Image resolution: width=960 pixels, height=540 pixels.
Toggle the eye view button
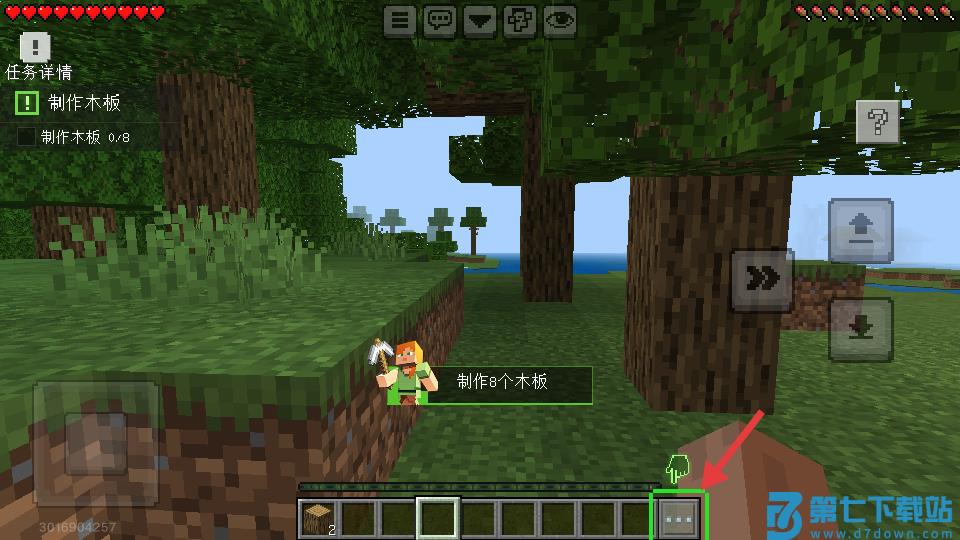560,19
